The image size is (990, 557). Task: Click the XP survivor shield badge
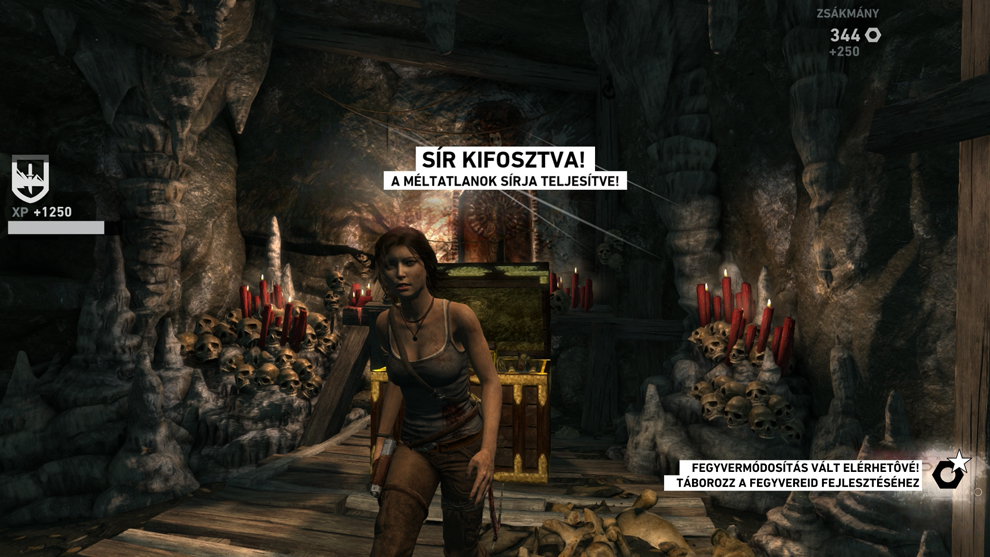[x=30, y=179]
